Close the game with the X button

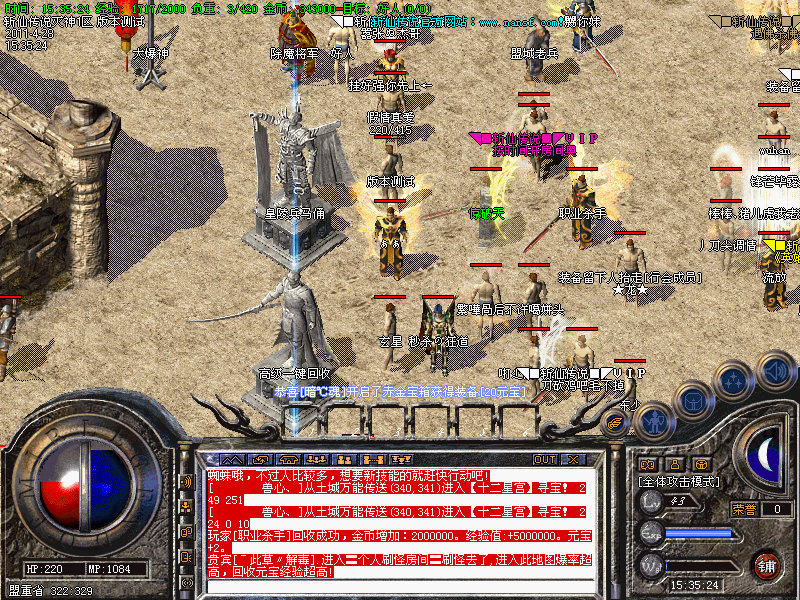(572, 460)
